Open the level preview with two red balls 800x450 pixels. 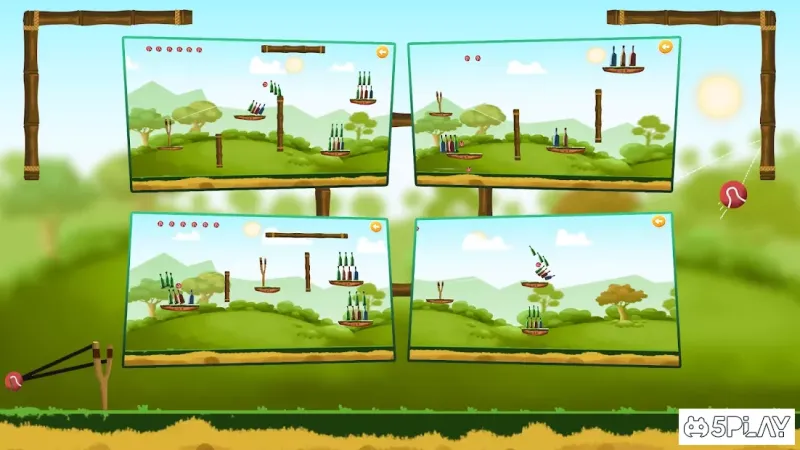coord(544,112)
